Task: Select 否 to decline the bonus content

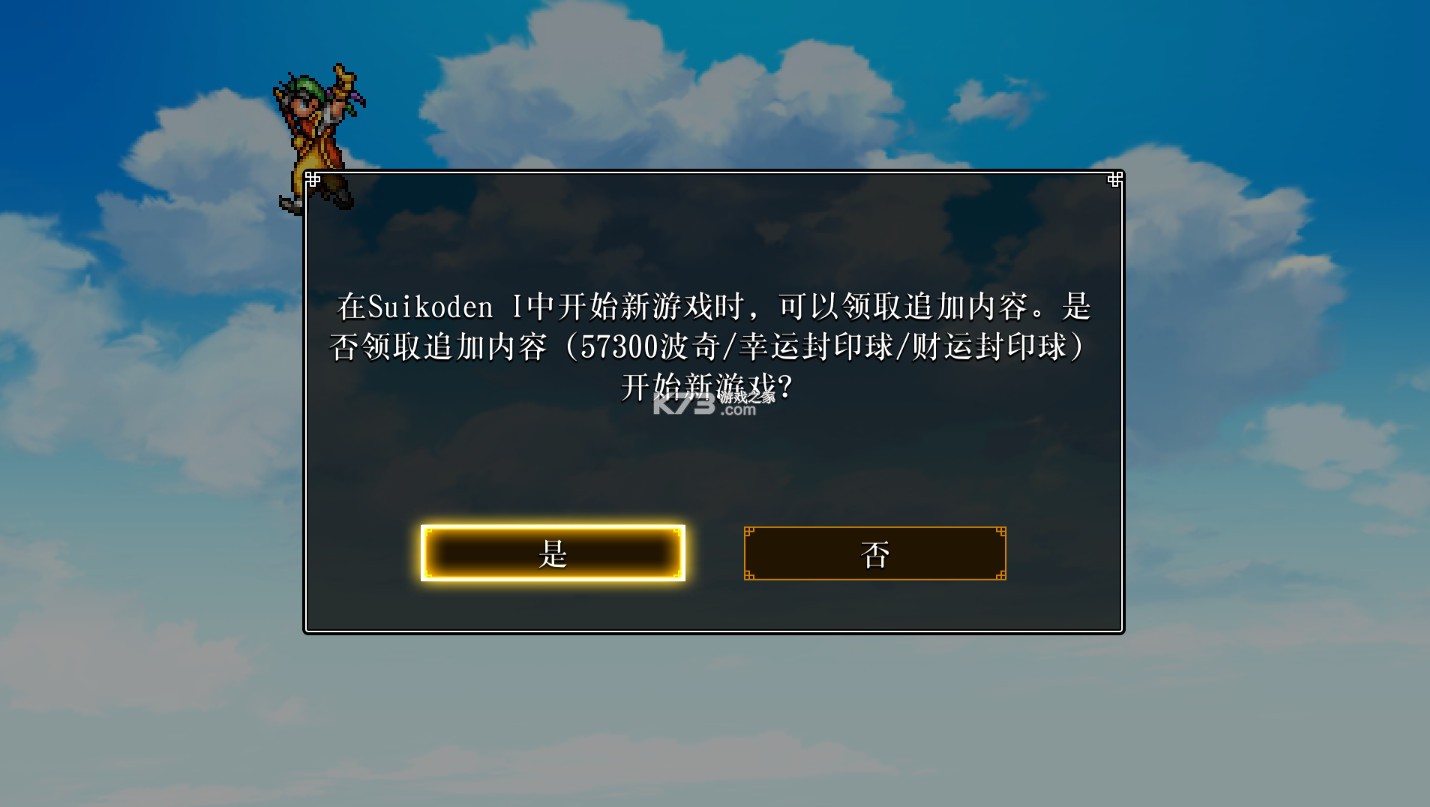Action: (x=874, y=553)
